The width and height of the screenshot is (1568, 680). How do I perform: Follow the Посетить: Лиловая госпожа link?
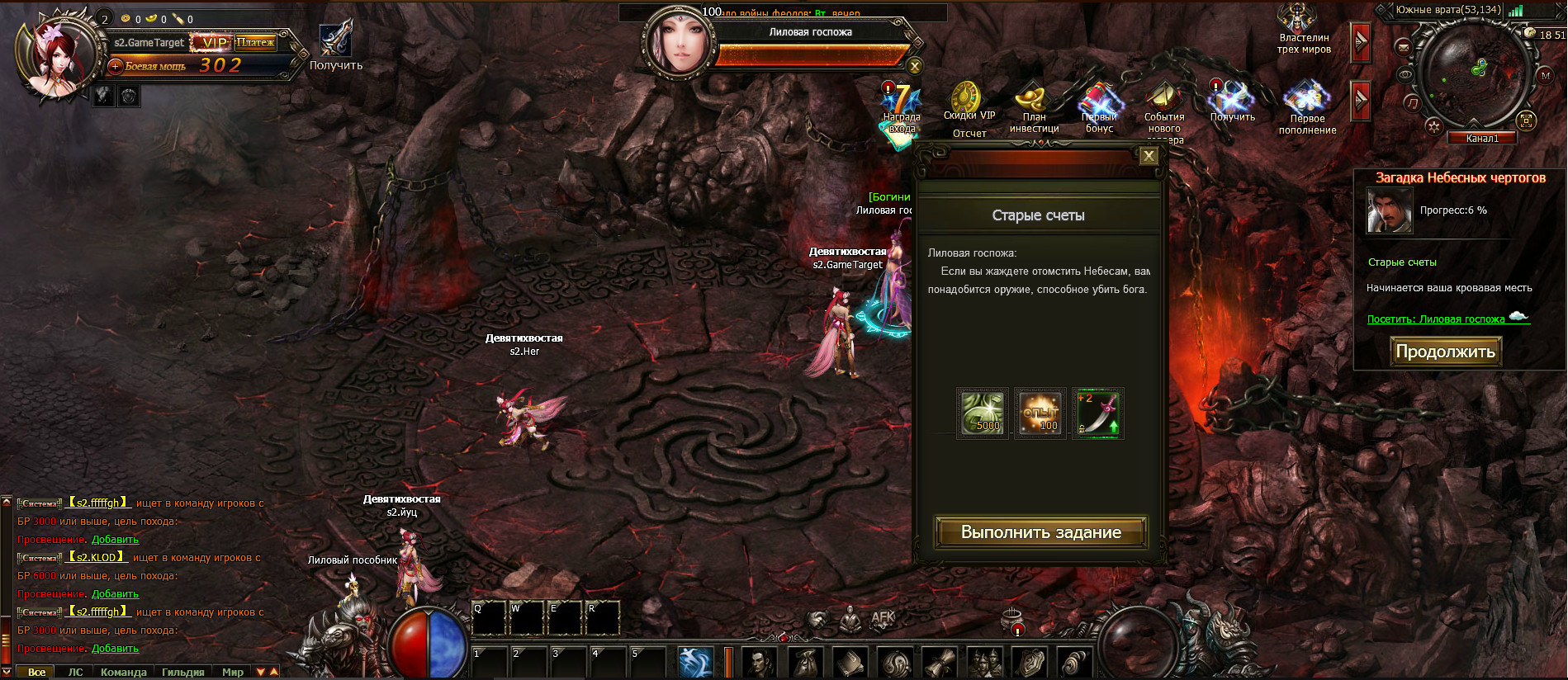point(1436,319)
